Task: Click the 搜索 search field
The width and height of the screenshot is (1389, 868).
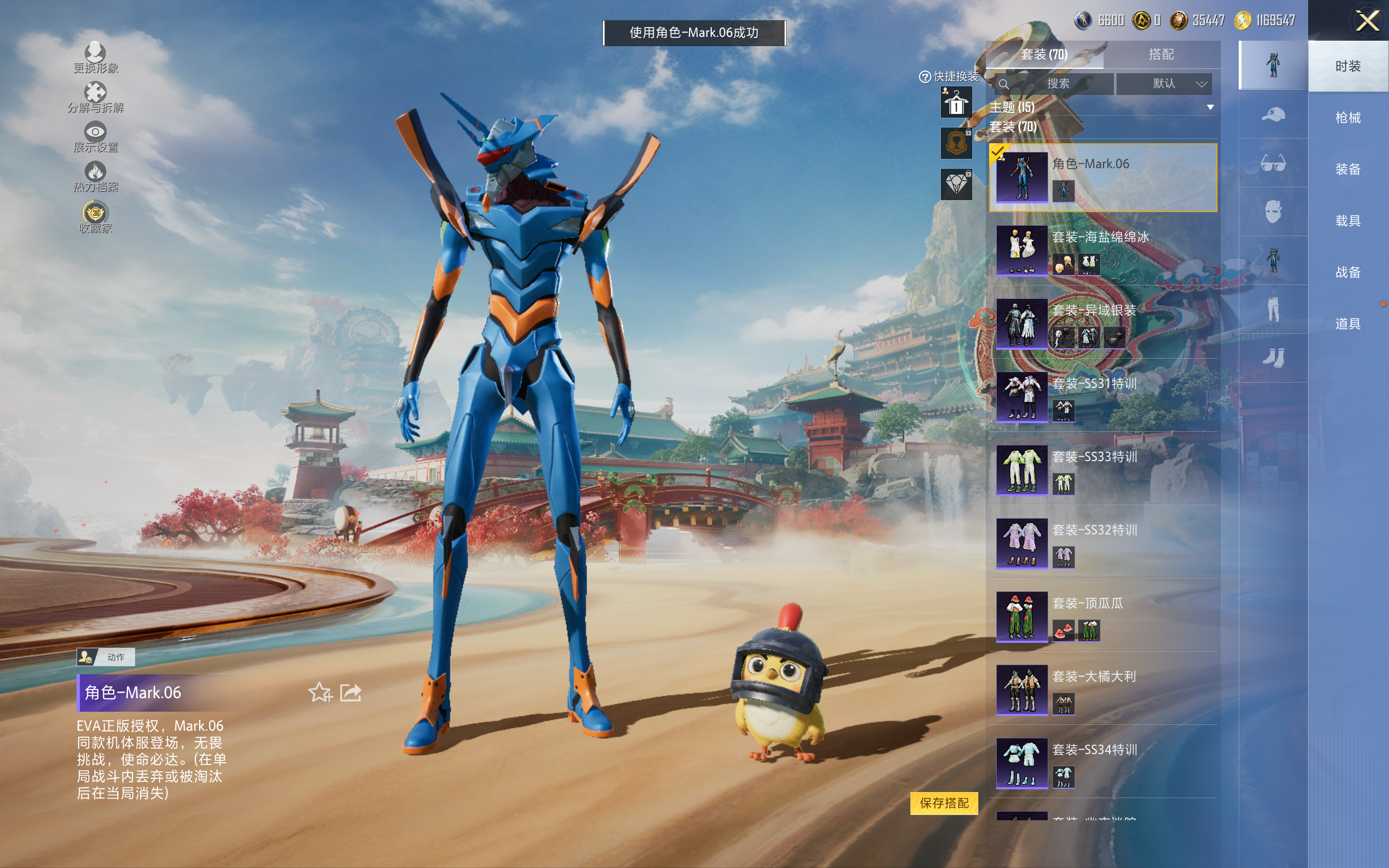Action: click(x=1055, y=84)
